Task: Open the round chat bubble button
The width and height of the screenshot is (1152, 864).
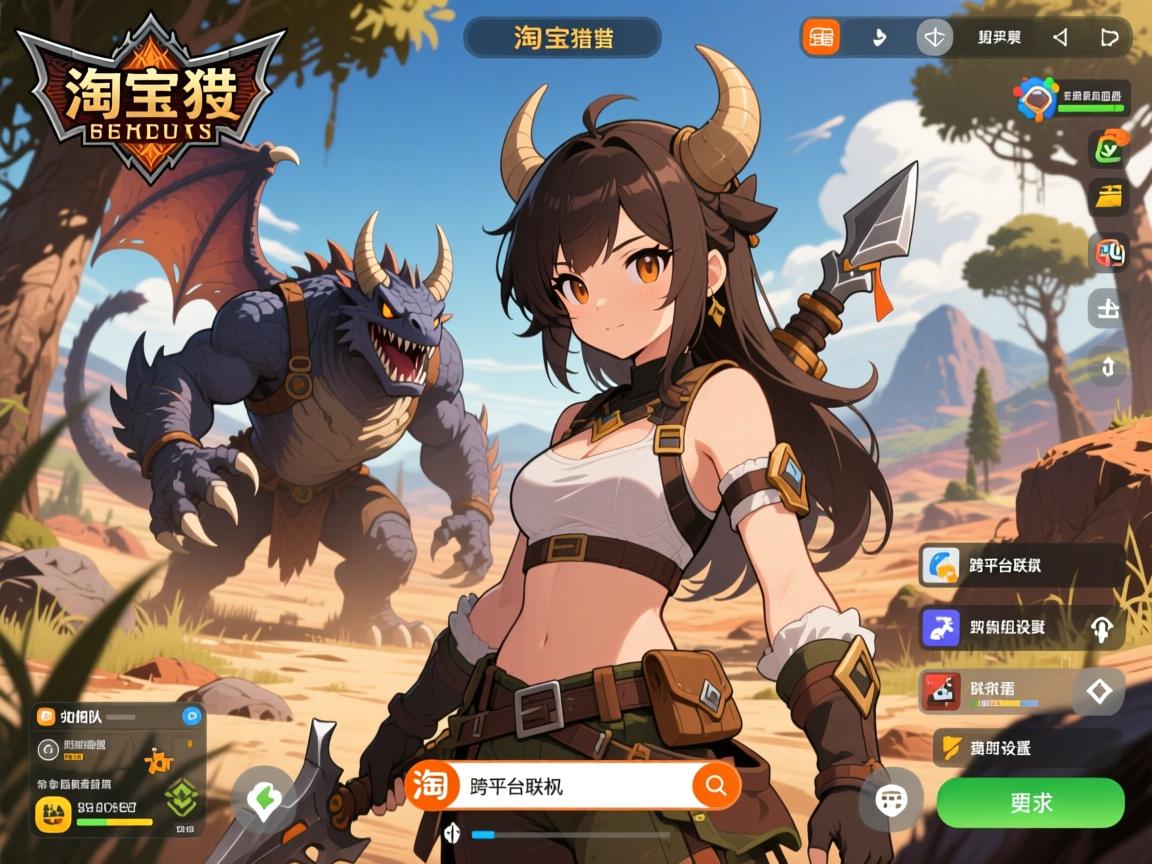Action: pyautogui.click(x=890, y=800)
